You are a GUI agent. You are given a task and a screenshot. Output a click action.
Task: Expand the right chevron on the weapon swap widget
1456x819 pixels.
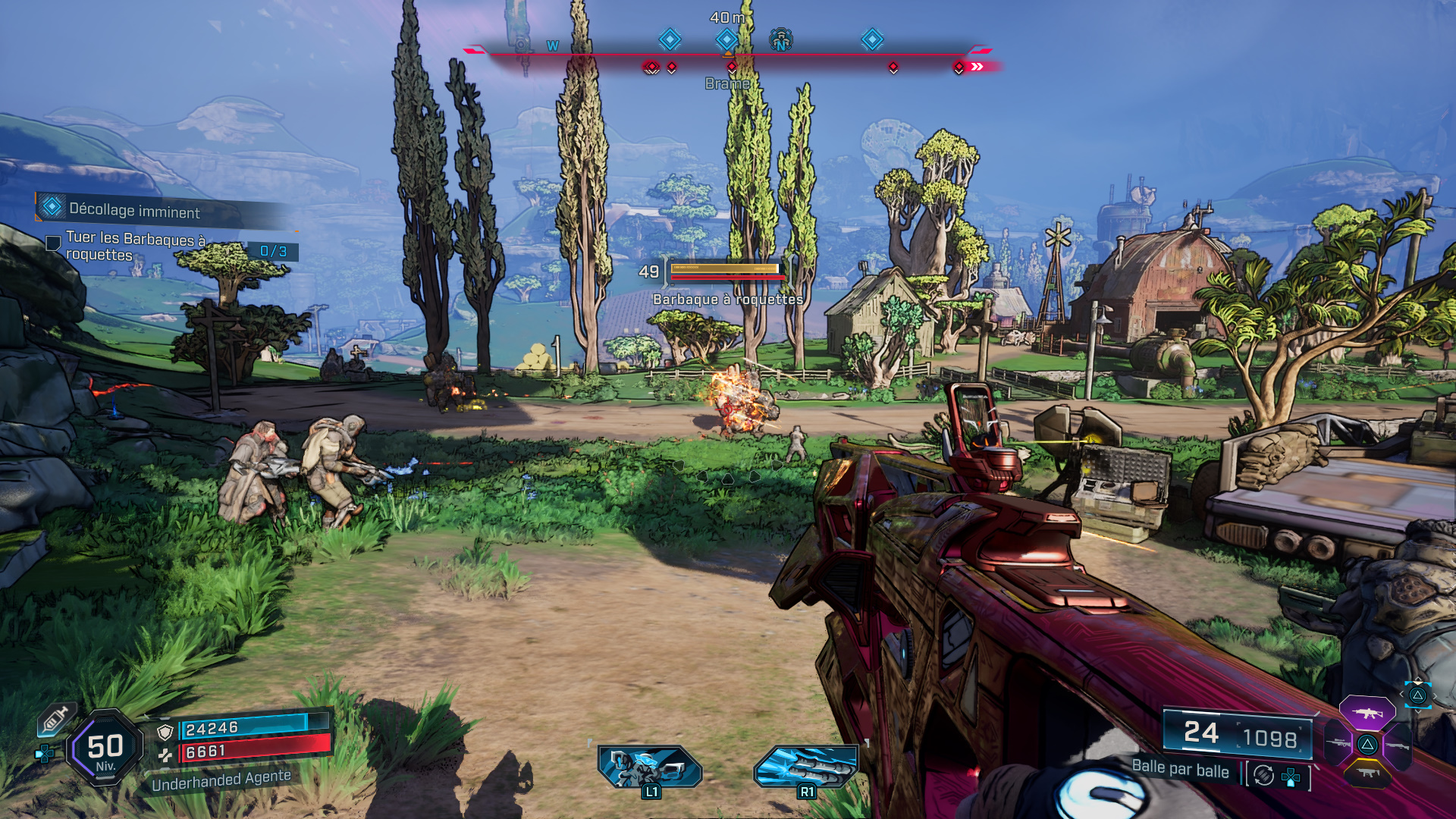point(1435,695)
